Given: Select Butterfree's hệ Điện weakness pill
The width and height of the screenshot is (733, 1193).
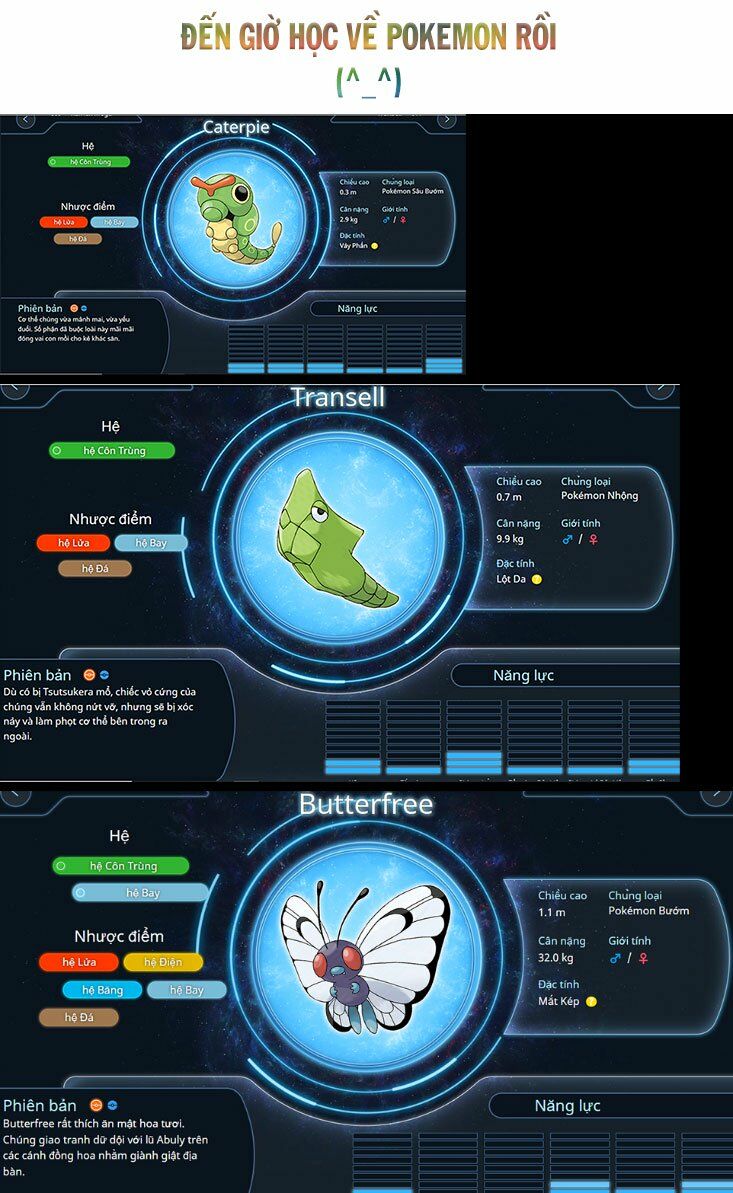Looking at the screenshot, I should (163, 962).
